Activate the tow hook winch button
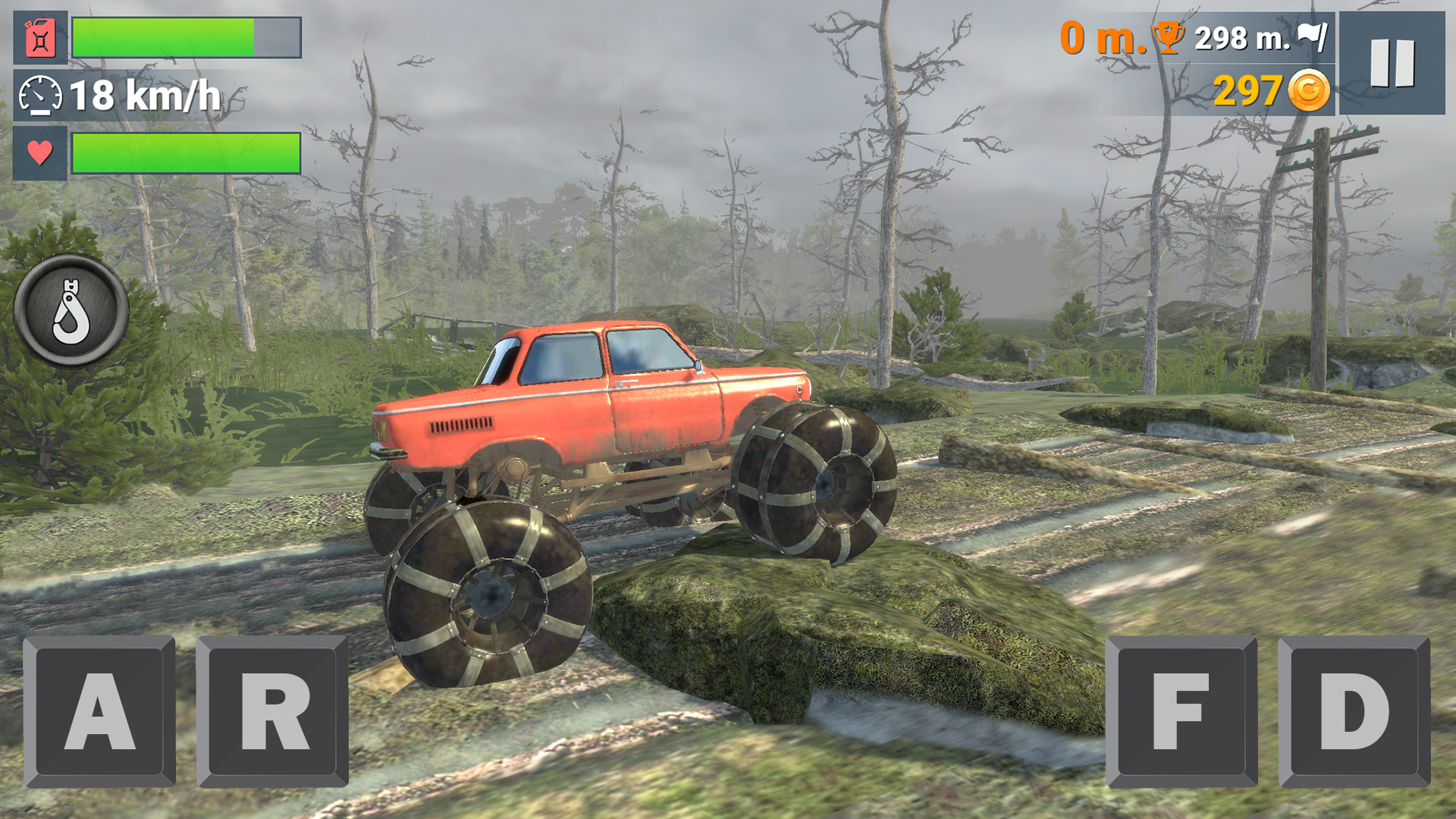 tap(70, 310)
